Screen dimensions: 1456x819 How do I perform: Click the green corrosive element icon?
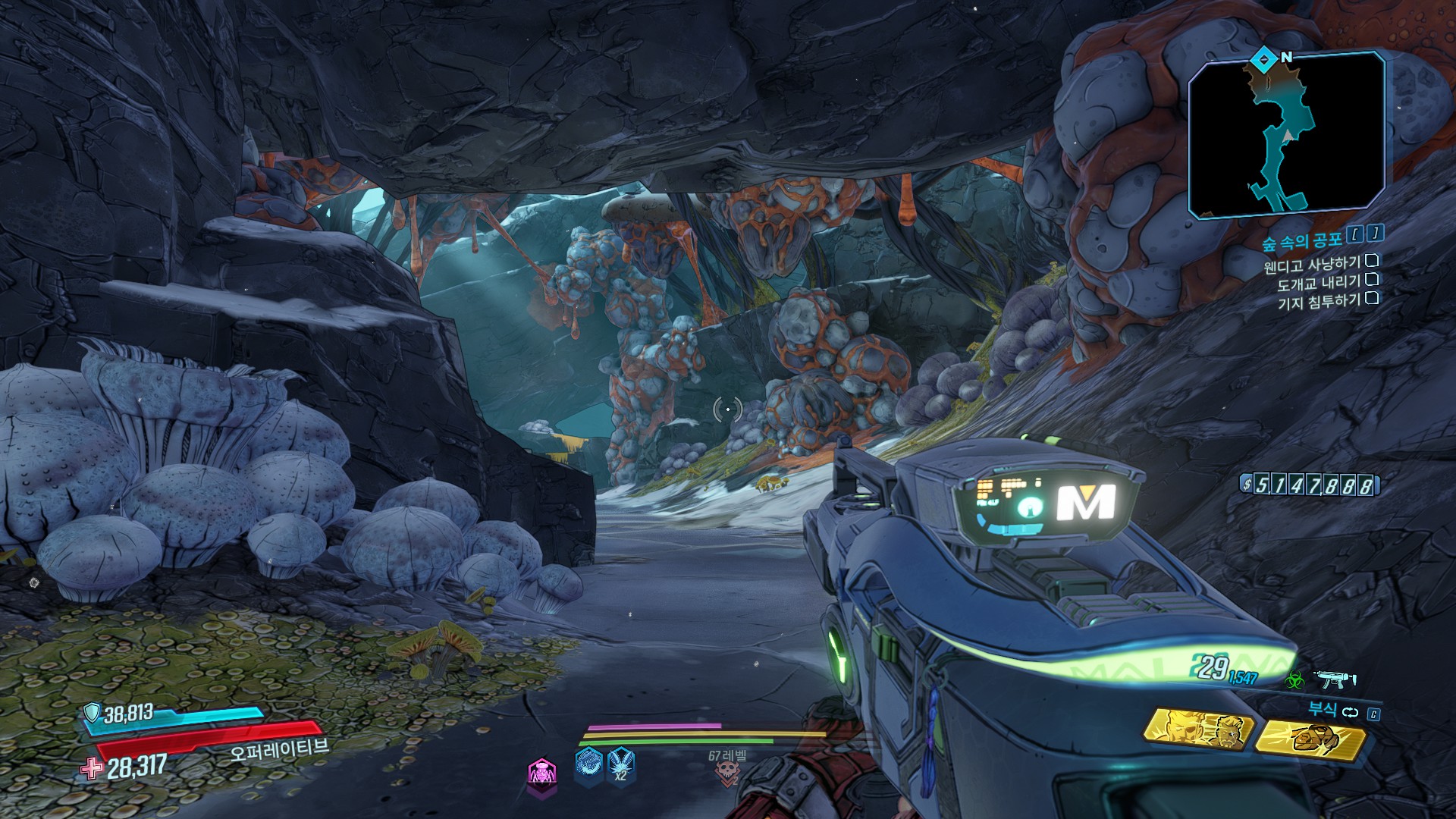point(1293,680)
